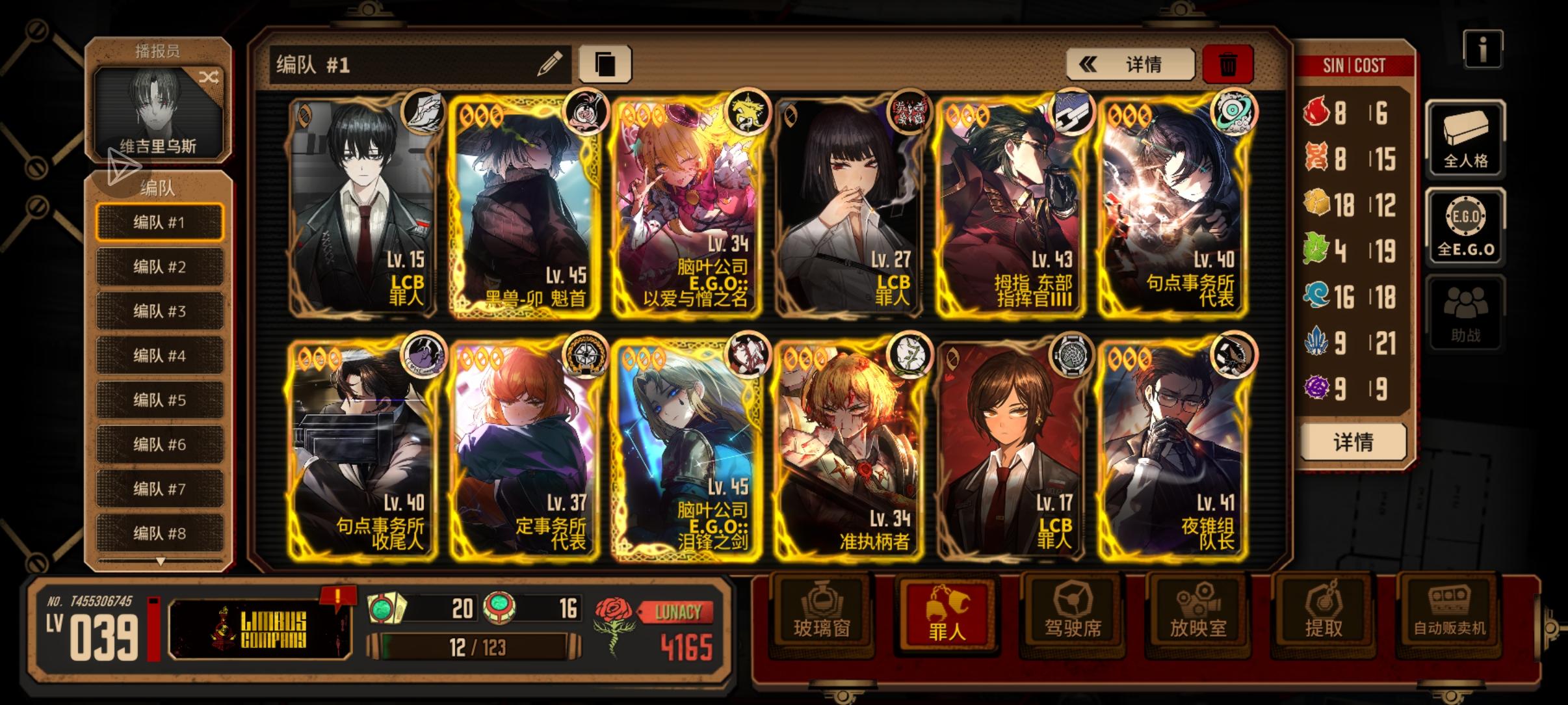Tap the red trash icon to delete the team
Screen dimensions: 1568x705
point(1229,64)
